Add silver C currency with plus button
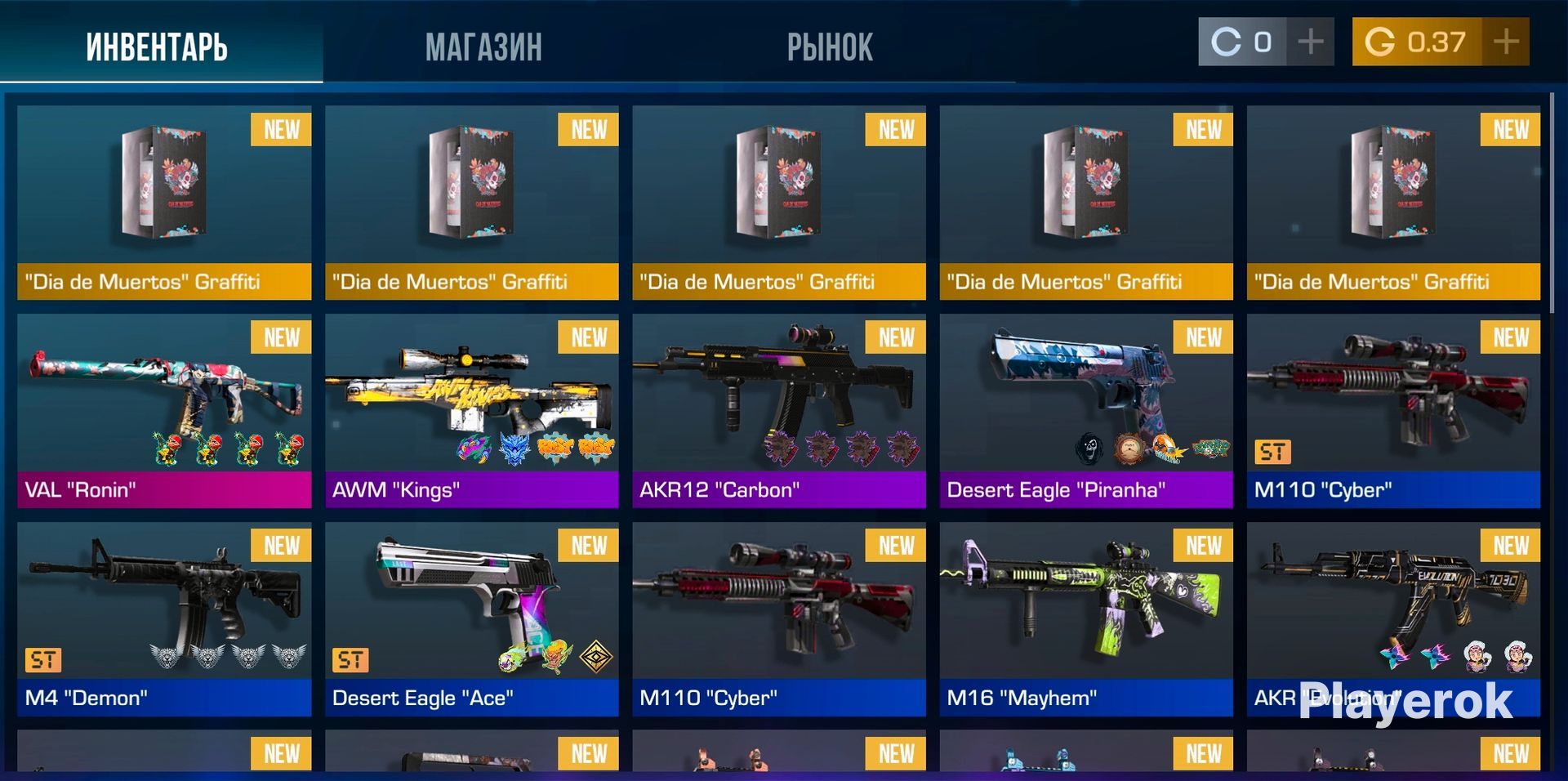Screen dimensions: 1568x781 tap(1310, 42)
